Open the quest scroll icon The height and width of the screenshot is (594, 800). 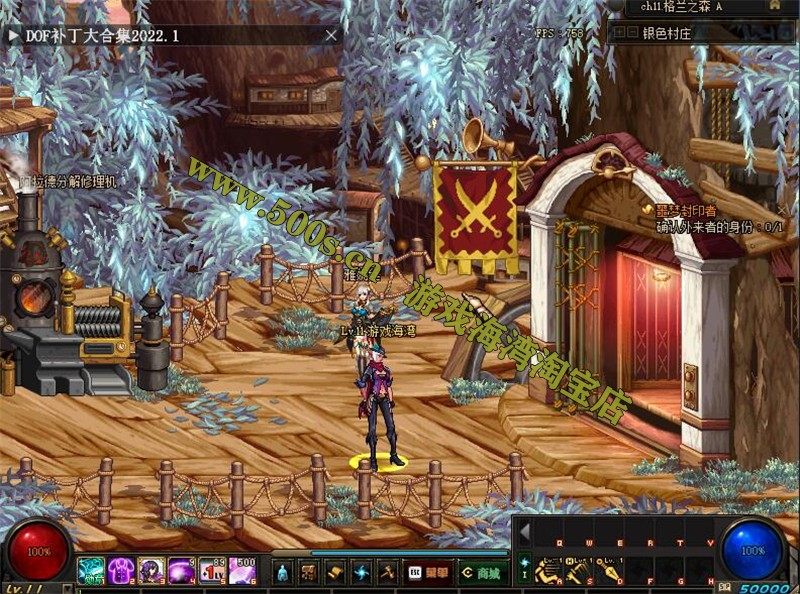point(335,572)
